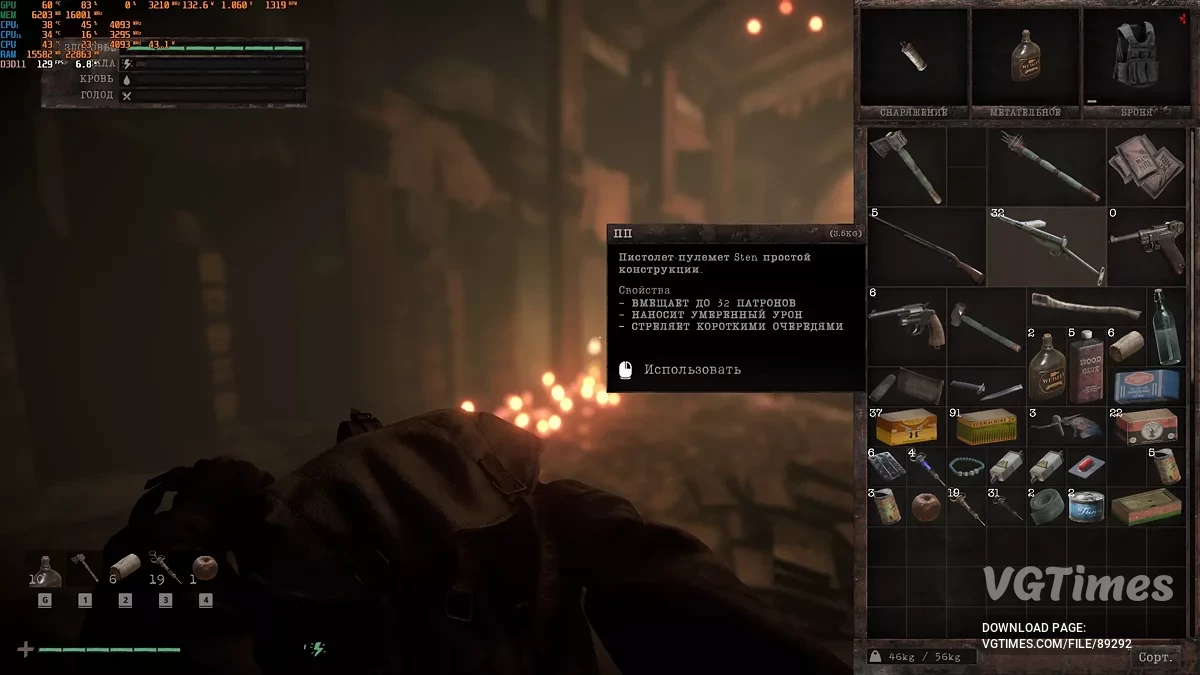Choose Использовать in the Sten tooltip
The width and height of the screenshot is (1200, 675).
click(692, 369)
